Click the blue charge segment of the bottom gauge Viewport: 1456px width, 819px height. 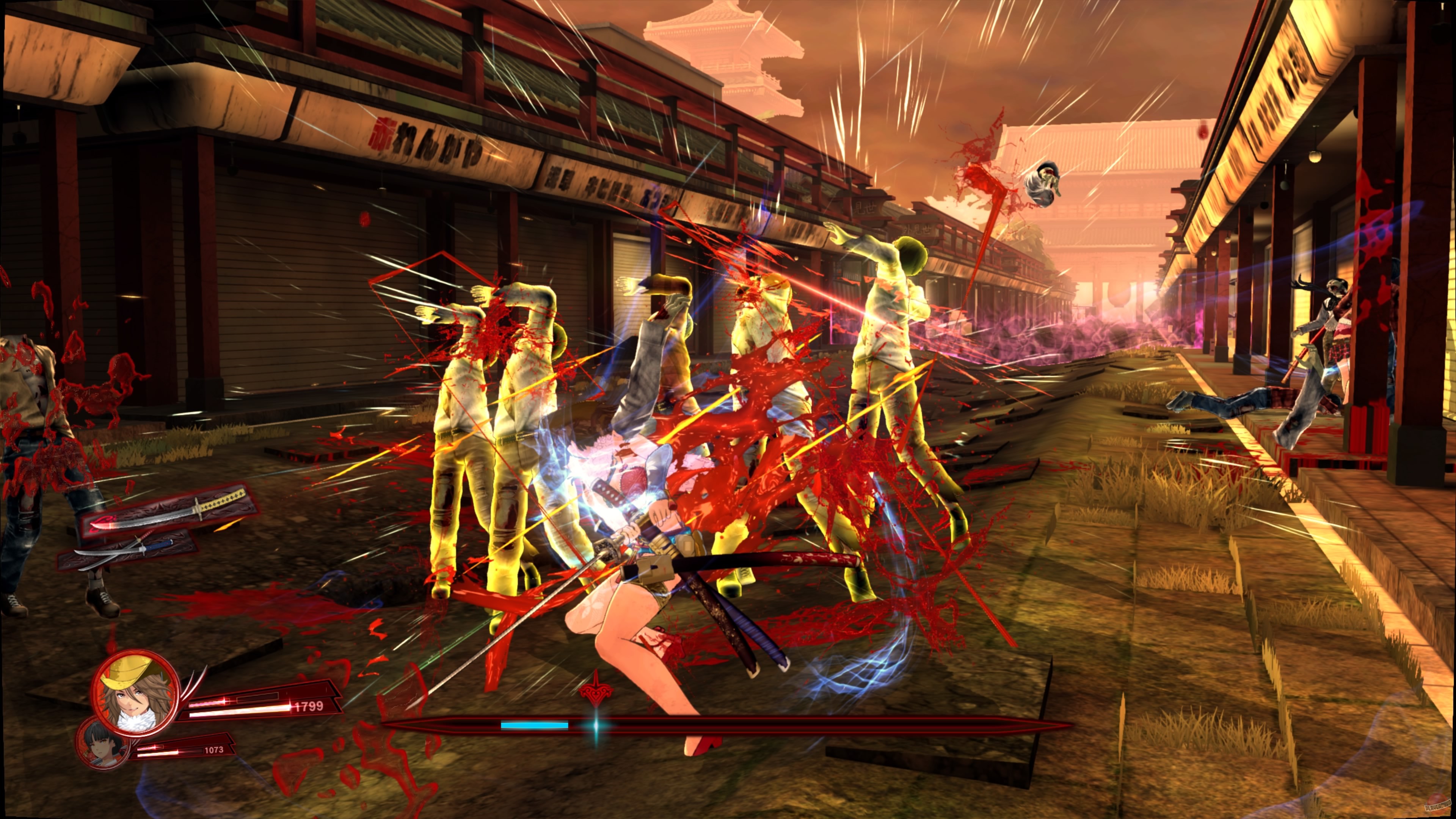tap(534, 725)
